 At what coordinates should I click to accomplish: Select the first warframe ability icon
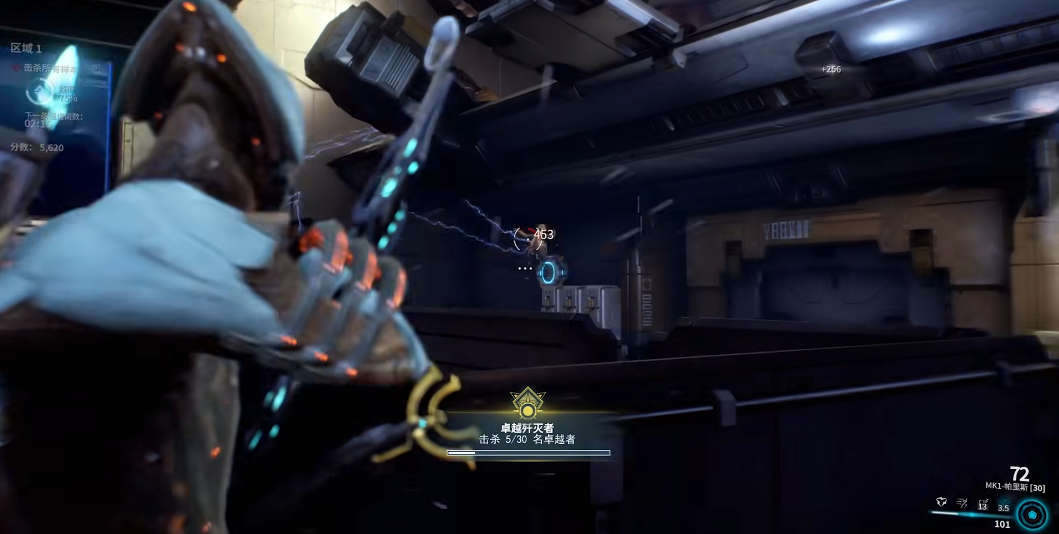(x=942, y=503)
